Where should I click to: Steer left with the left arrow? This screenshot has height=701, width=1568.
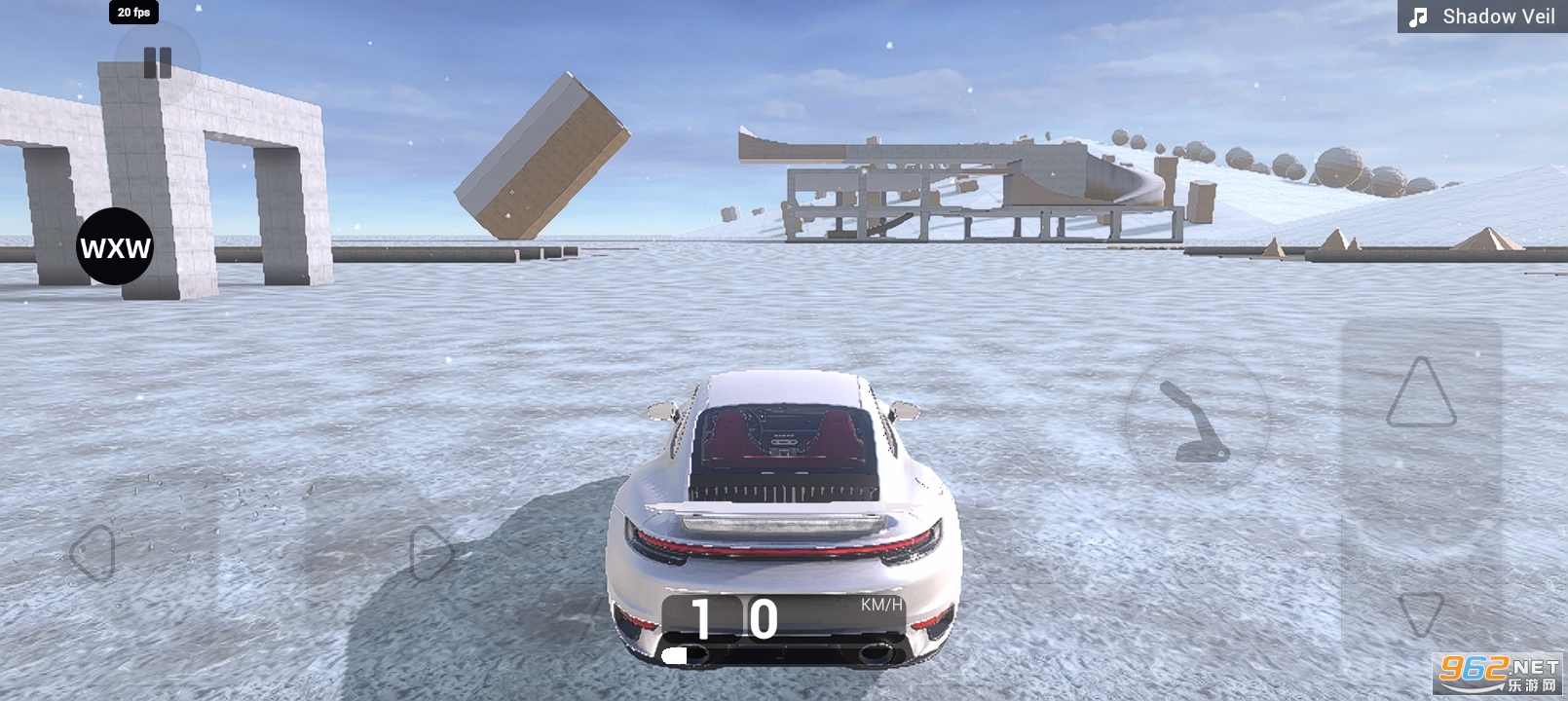[93, 553]
